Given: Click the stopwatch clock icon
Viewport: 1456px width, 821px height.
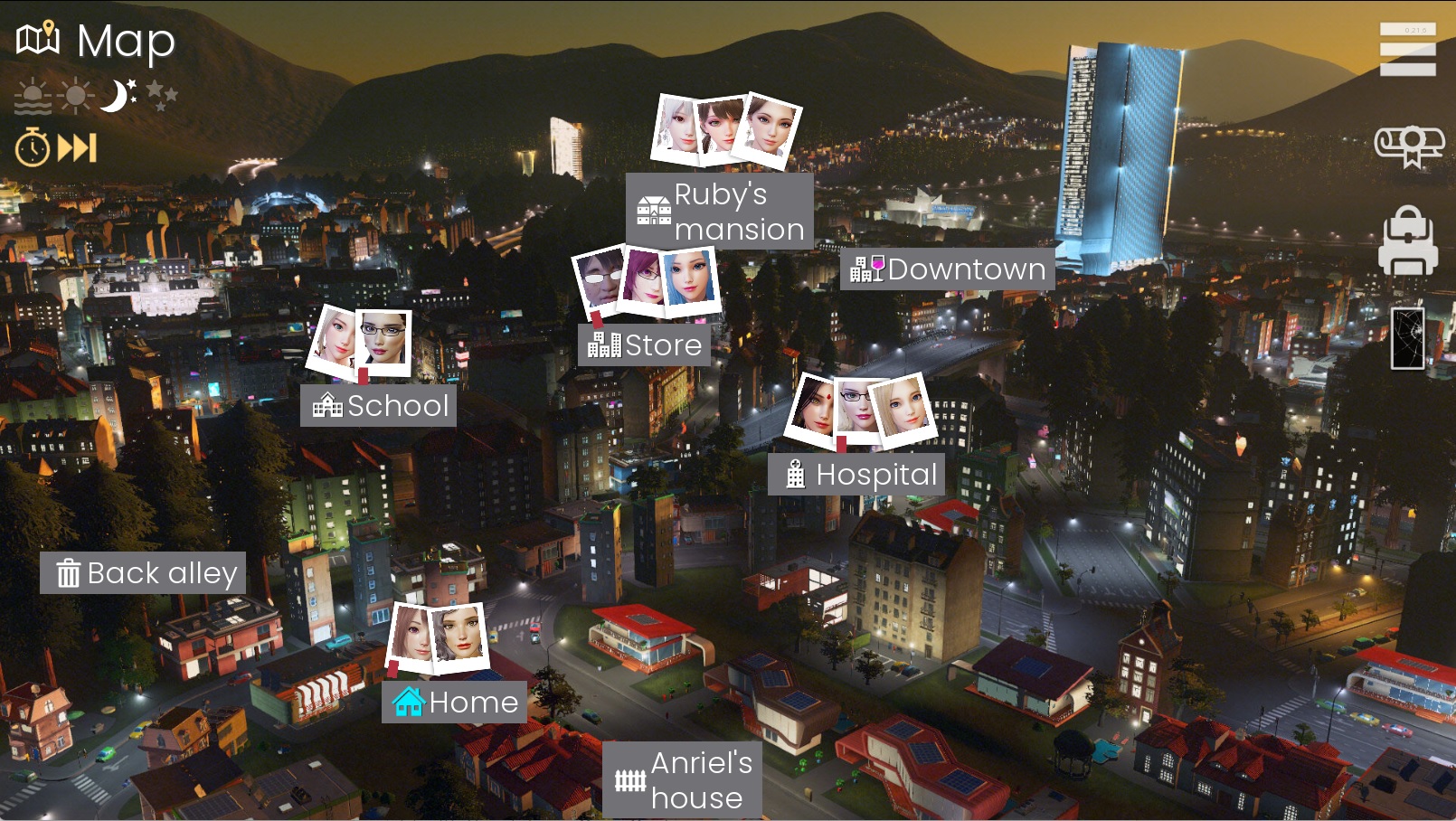Looking at the screenshot, I should click(x=33, y=147).
